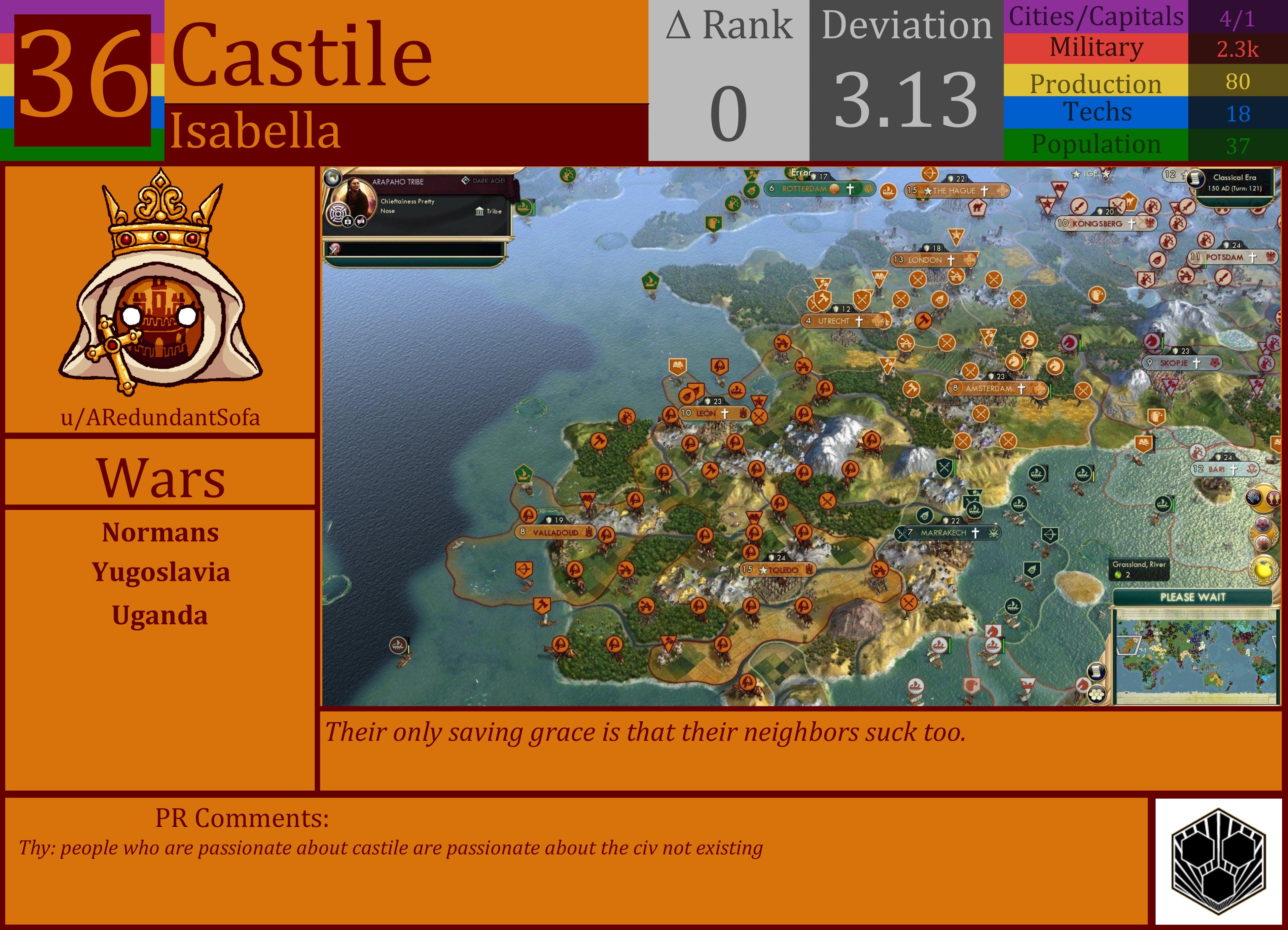The height and width of the screenshot is (930, 1288).
Task: Click the Dark Age icon in the Arapaho panel
Action: tap(466, 181)
